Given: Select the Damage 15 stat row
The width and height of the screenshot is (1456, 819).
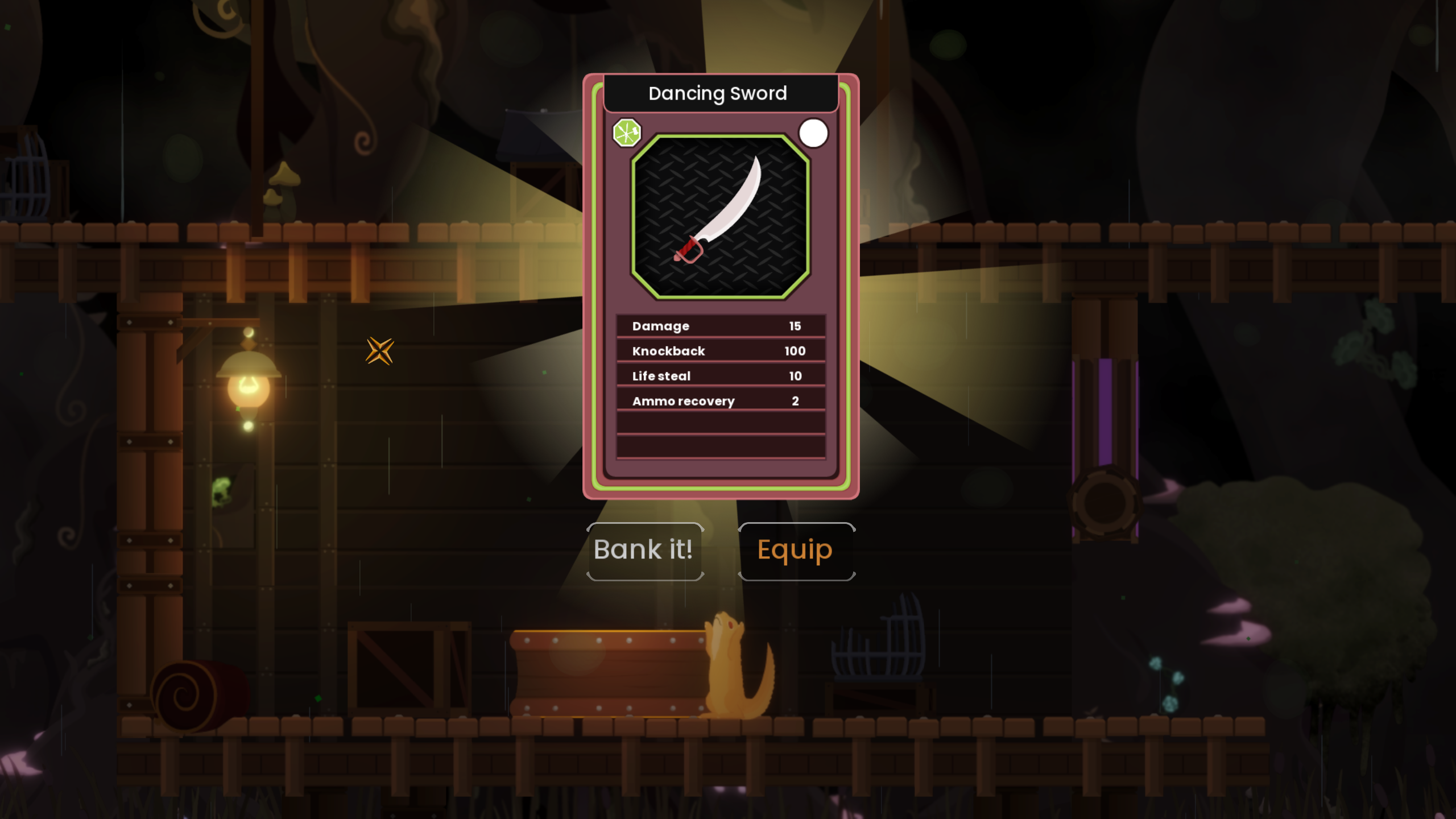Looking at the screenshot, I should click(720, 326).
